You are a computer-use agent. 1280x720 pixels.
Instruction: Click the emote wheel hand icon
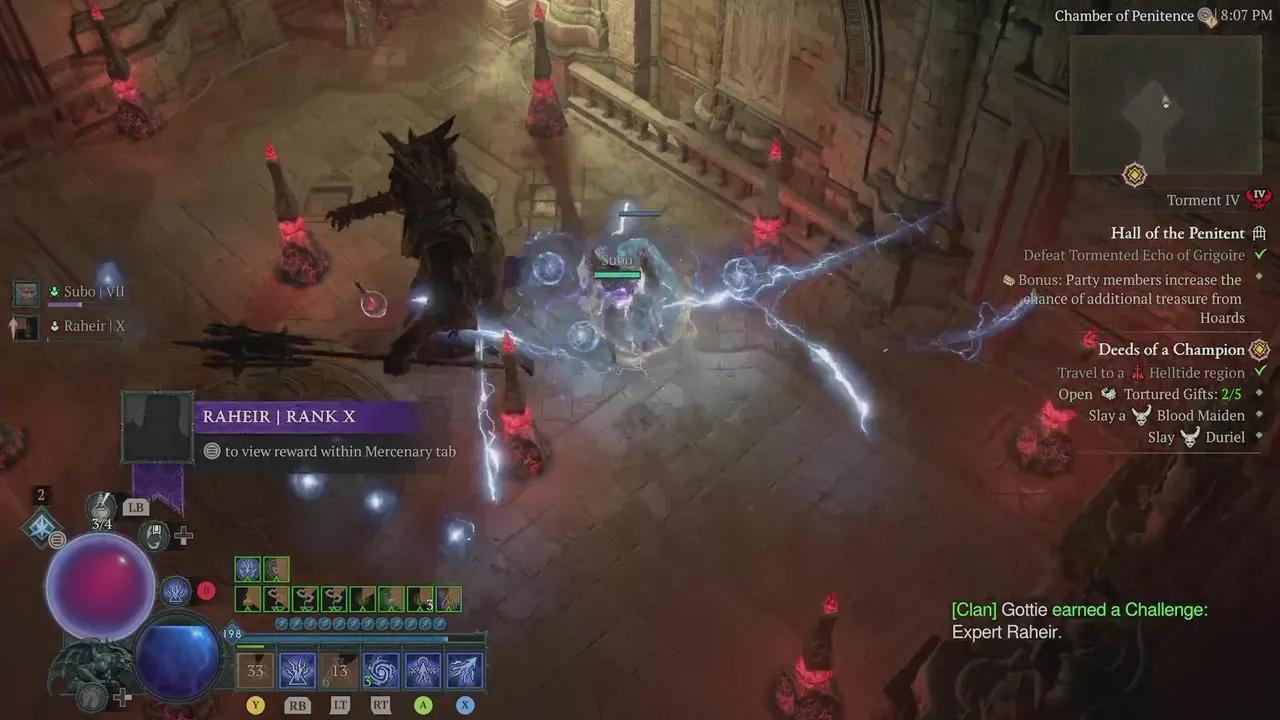(x=154, y=536)
